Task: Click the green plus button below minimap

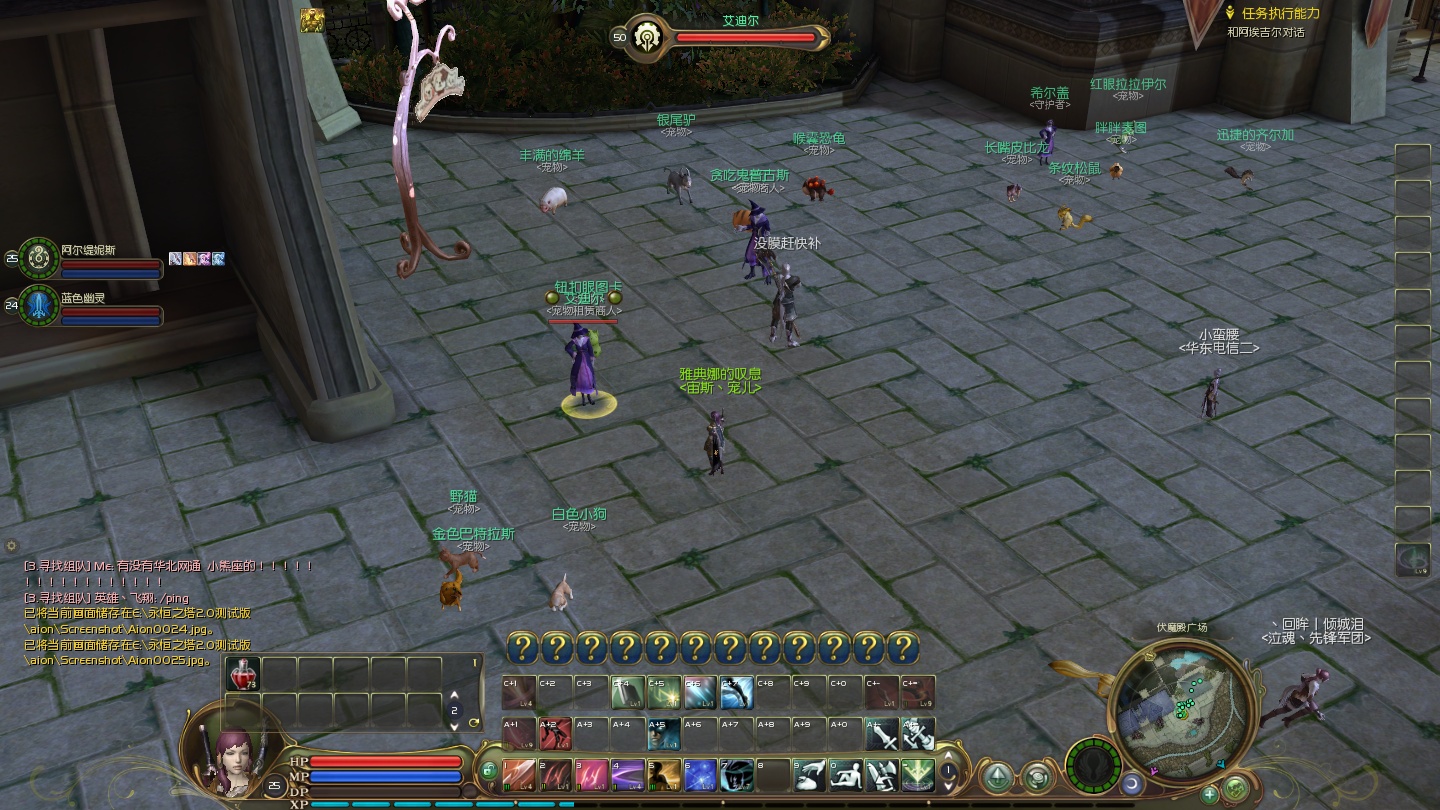Action: tap(1210, 795)
